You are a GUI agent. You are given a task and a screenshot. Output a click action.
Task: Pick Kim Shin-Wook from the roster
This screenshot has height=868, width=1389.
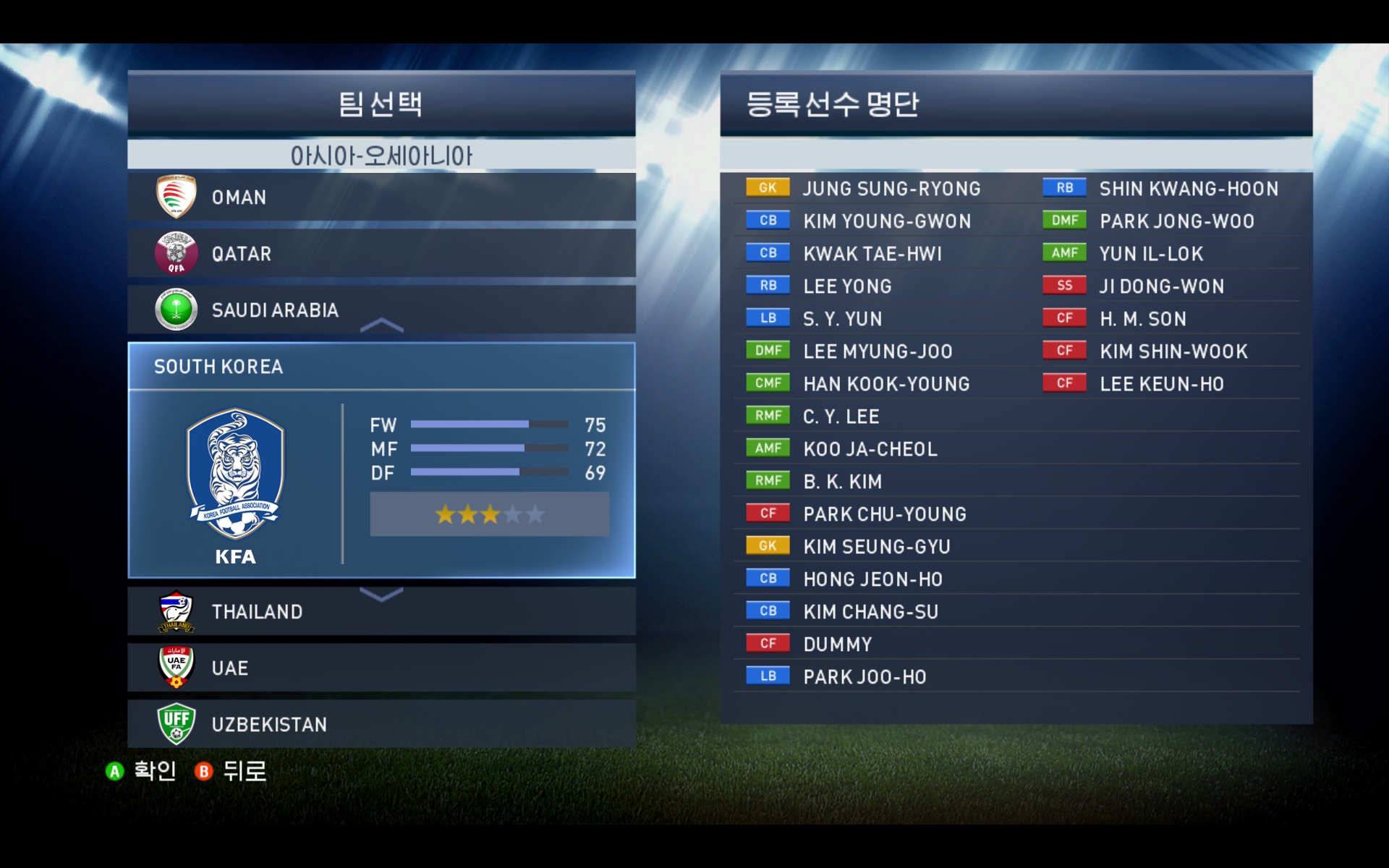tap(1173, 352)
